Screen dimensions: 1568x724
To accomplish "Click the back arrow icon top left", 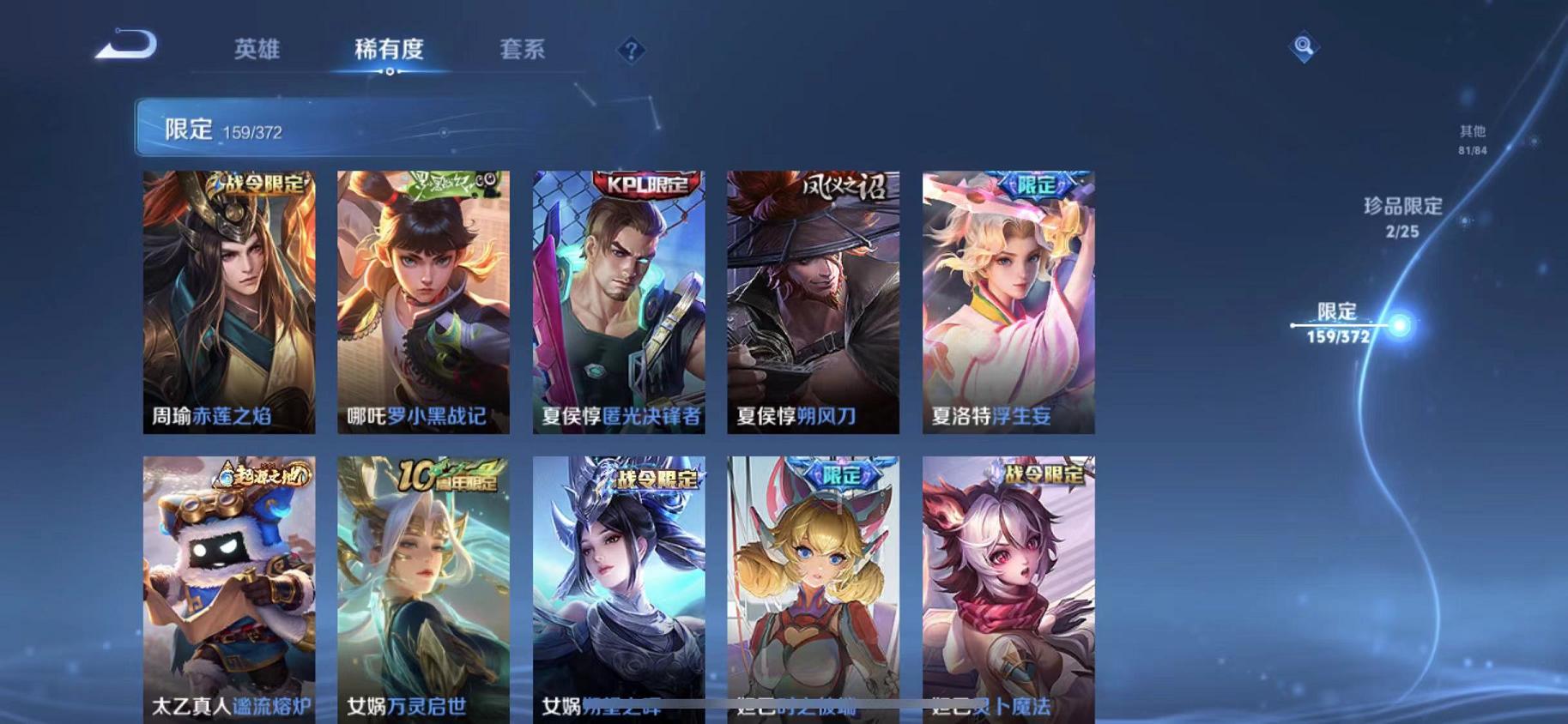I will pyautogui.click(x=125, y=47).
